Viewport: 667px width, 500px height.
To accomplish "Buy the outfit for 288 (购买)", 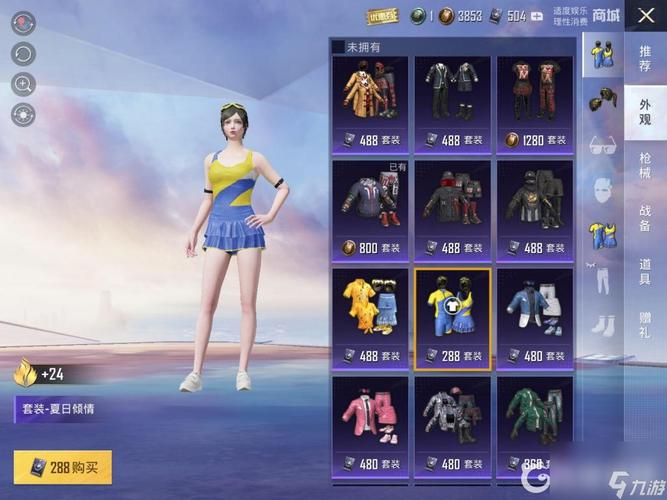I will 63,467.
